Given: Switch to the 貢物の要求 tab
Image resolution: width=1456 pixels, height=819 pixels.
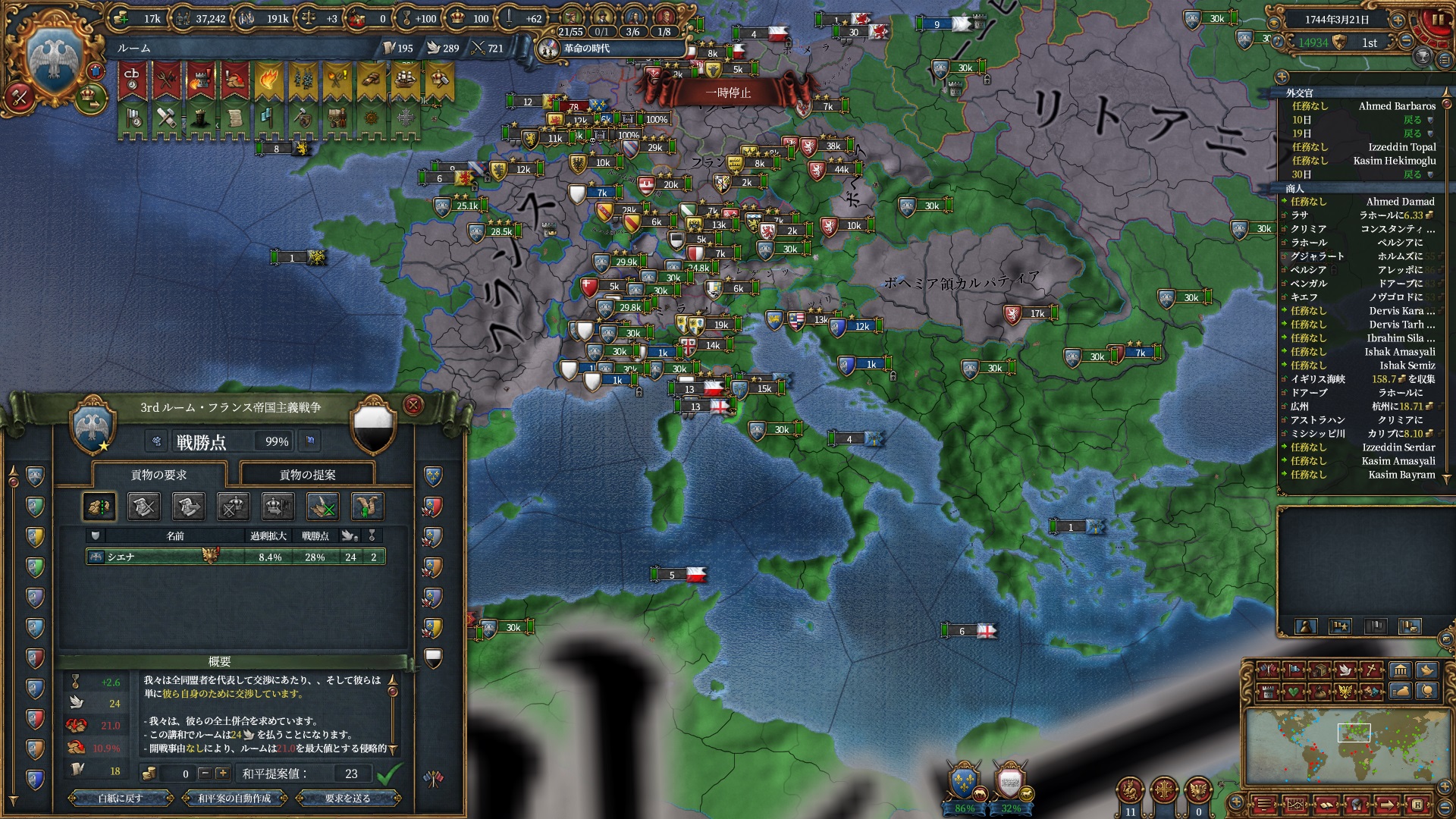Looking at the screenshot, I should 158,475.
